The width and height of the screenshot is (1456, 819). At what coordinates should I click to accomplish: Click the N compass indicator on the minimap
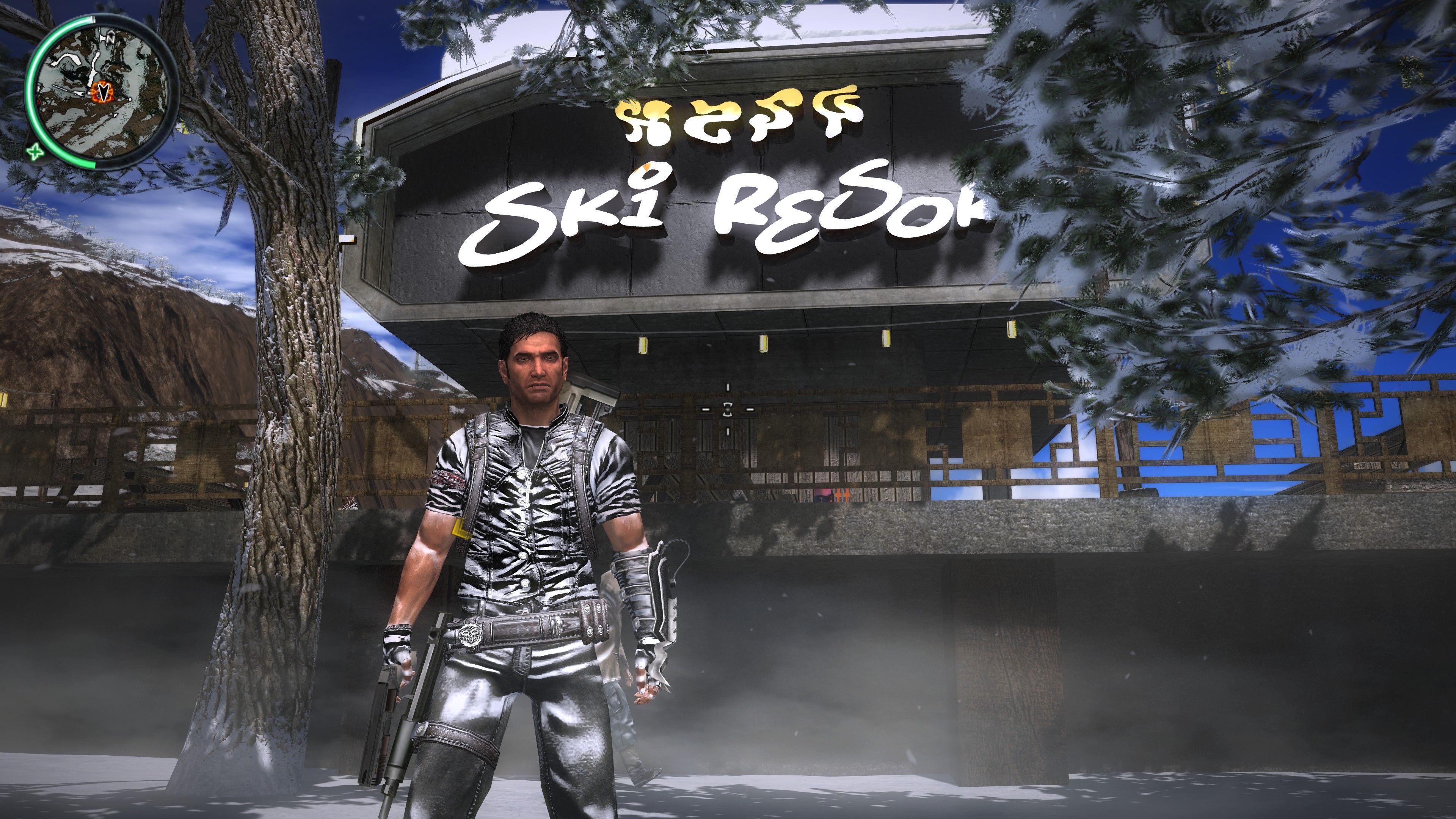(111, 38)
